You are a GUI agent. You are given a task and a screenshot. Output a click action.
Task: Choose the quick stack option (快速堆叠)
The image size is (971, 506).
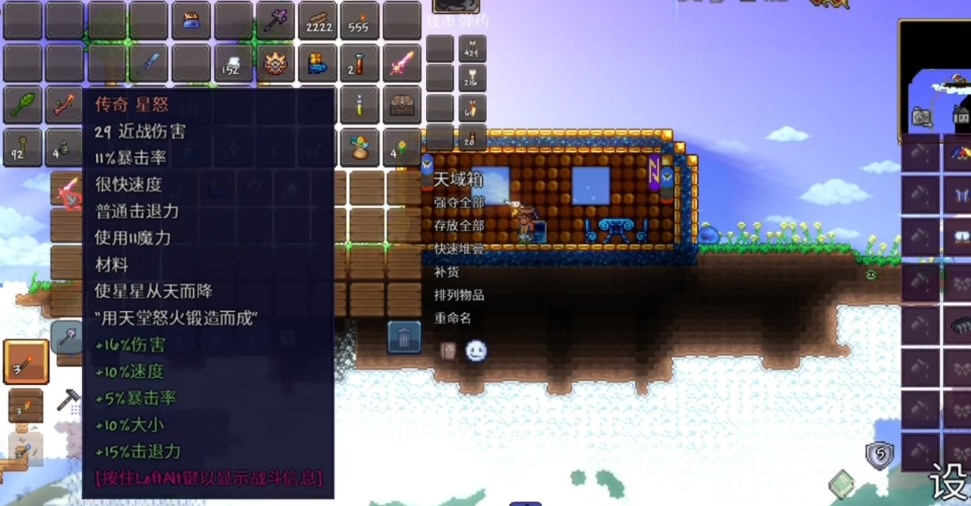(x=459, y=248)
